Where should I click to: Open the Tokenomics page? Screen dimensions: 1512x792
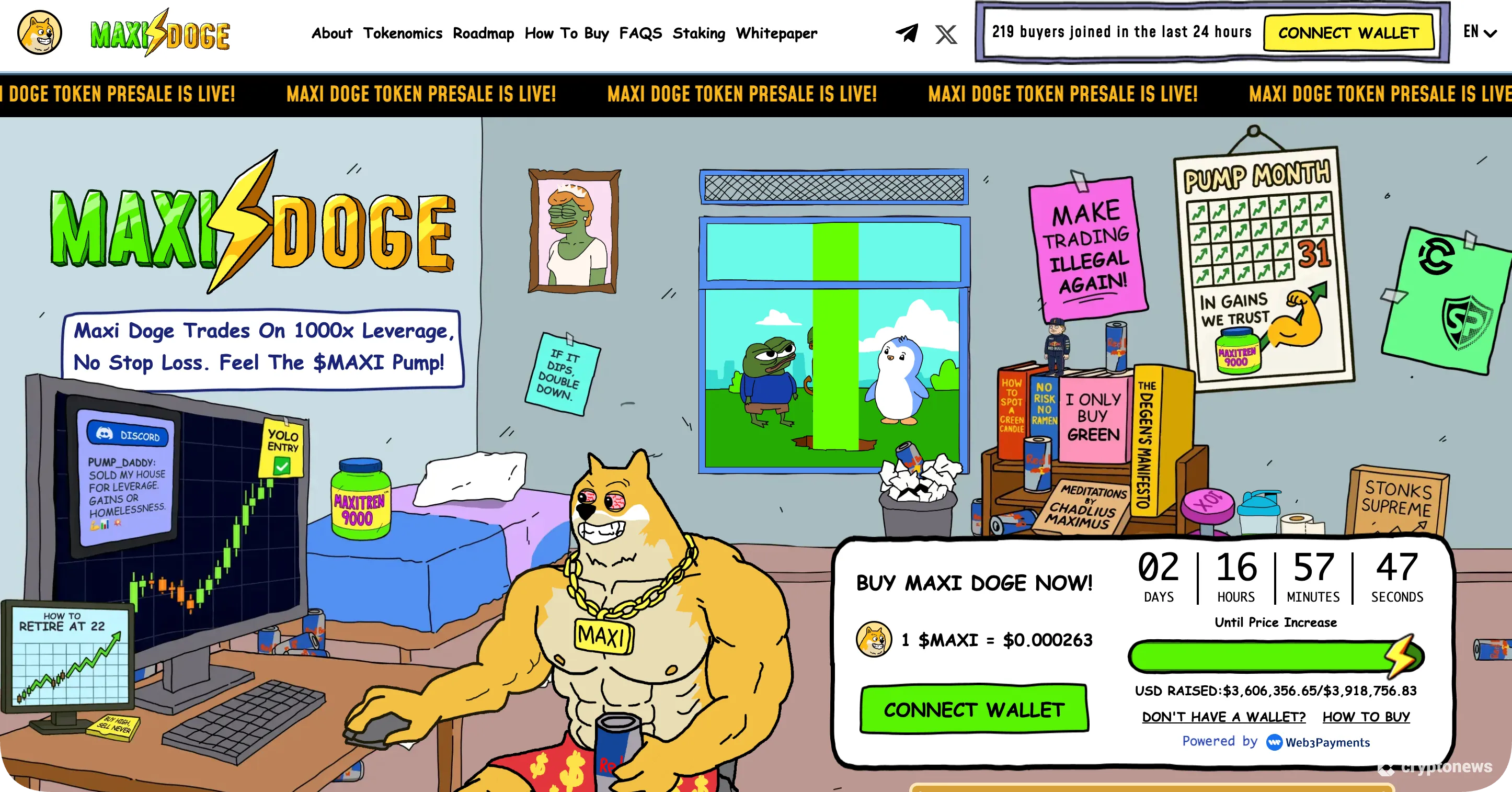403,33
